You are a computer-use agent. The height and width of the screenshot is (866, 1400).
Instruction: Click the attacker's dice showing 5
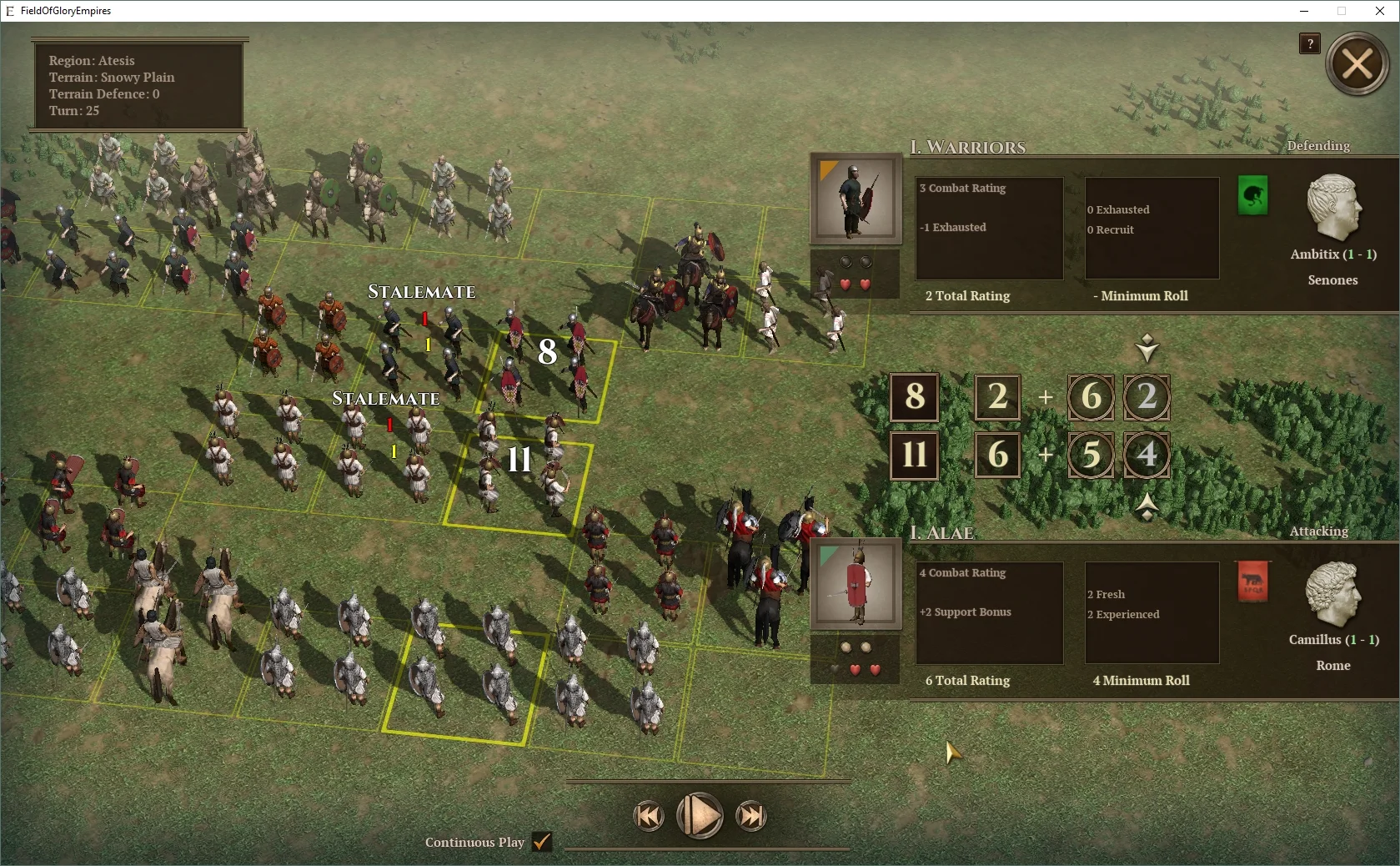click(1090, 455)
